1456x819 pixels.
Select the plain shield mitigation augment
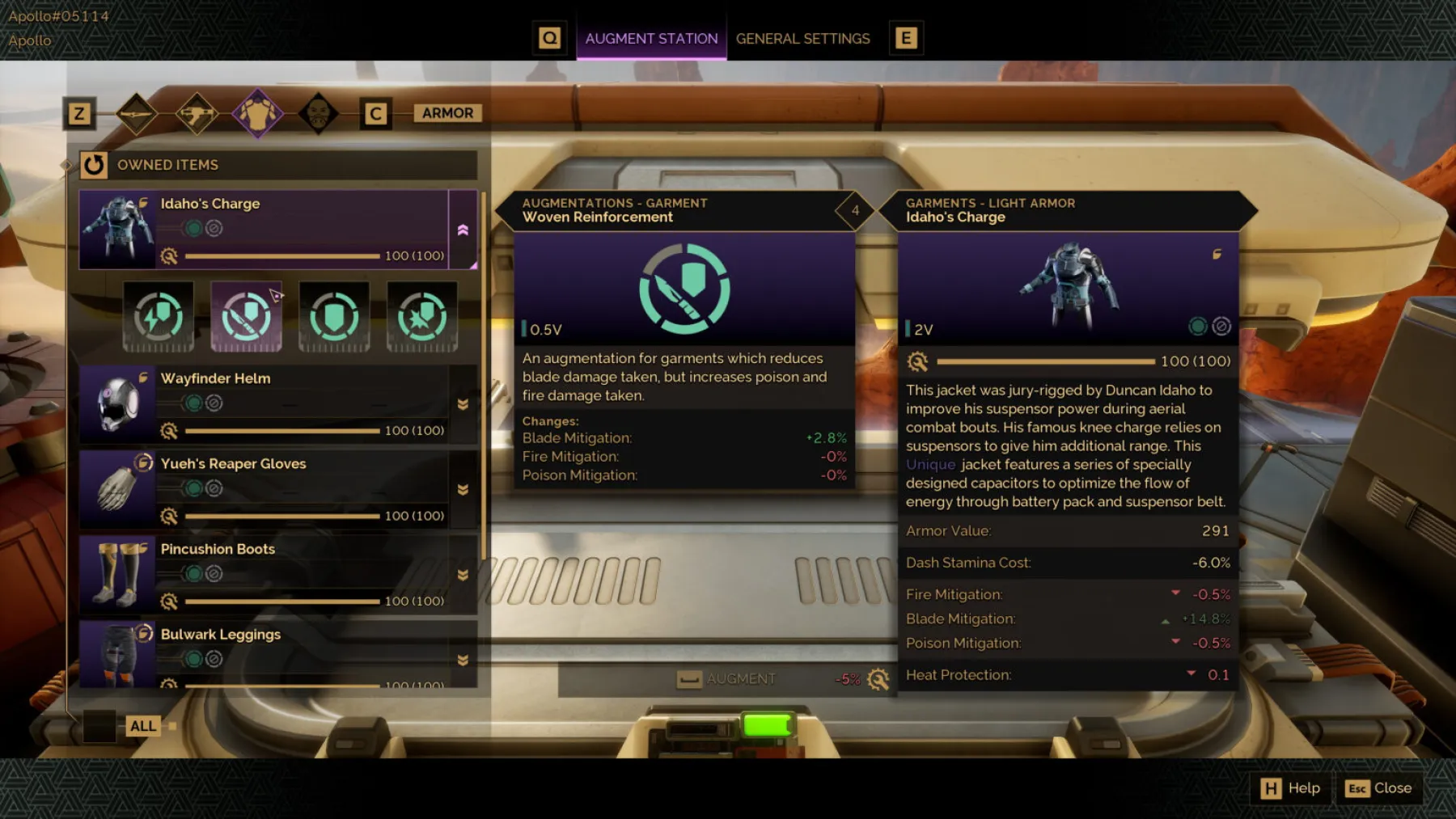point(334,317)
